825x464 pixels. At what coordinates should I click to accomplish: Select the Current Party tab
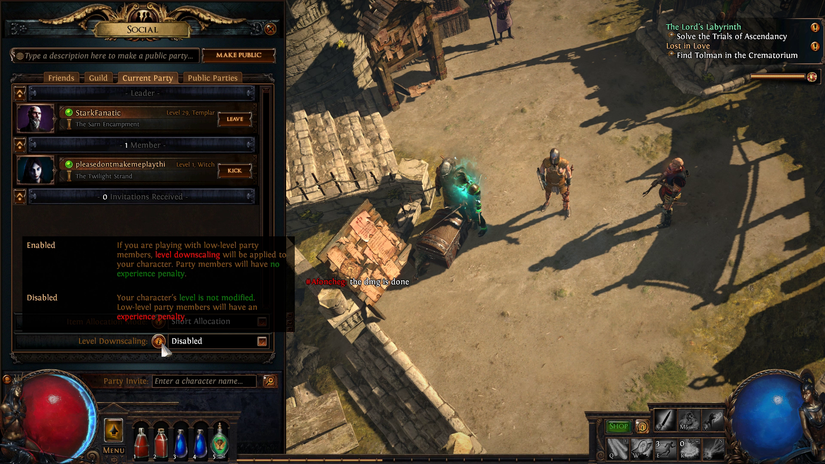(x=147, y=77)
